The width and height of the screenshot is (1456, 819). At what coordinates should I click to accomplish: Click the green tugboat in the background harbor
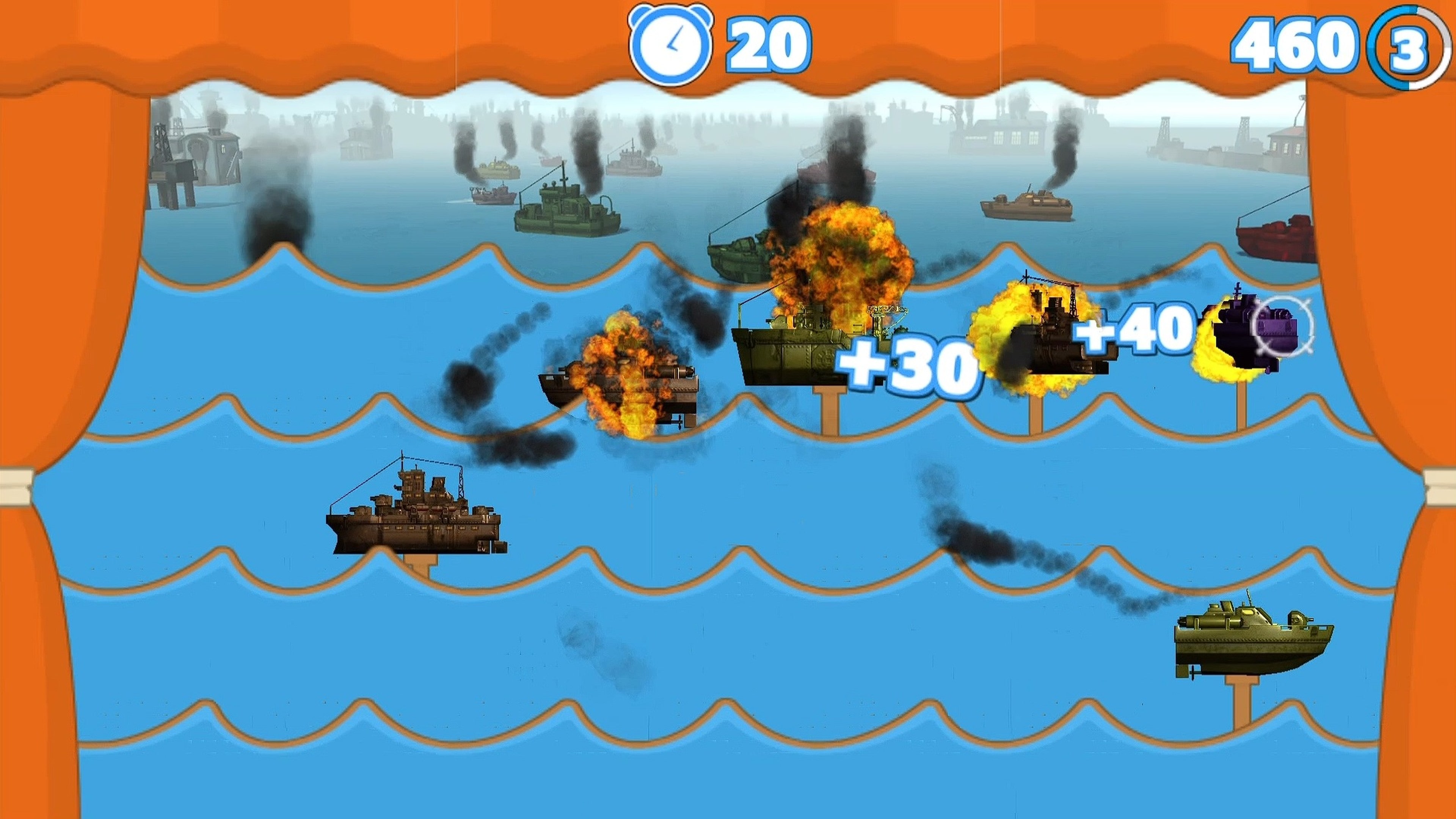click(x=565, y=209)
